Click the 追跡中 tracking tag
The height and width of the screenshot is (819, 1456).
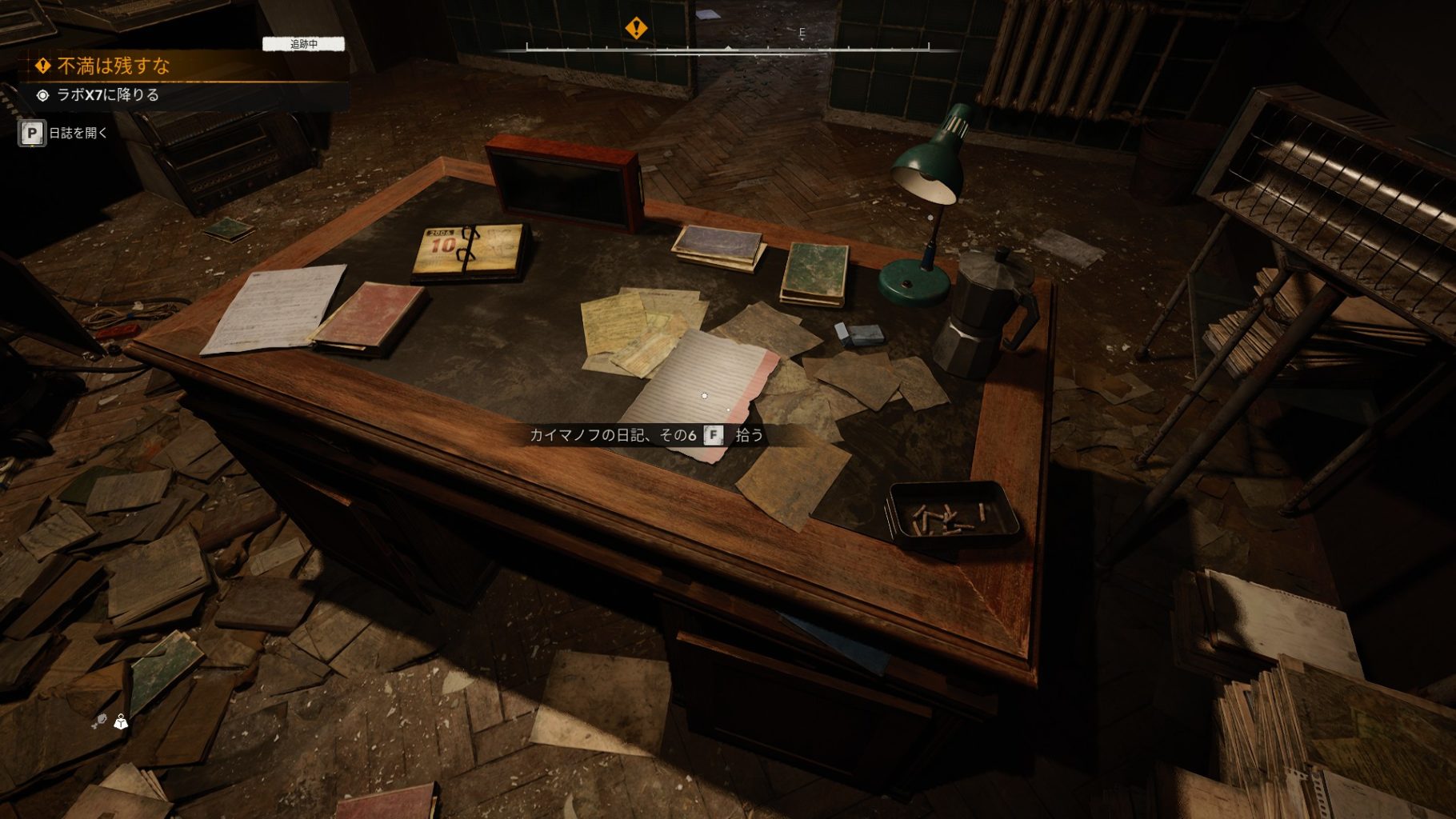[303, 44]
